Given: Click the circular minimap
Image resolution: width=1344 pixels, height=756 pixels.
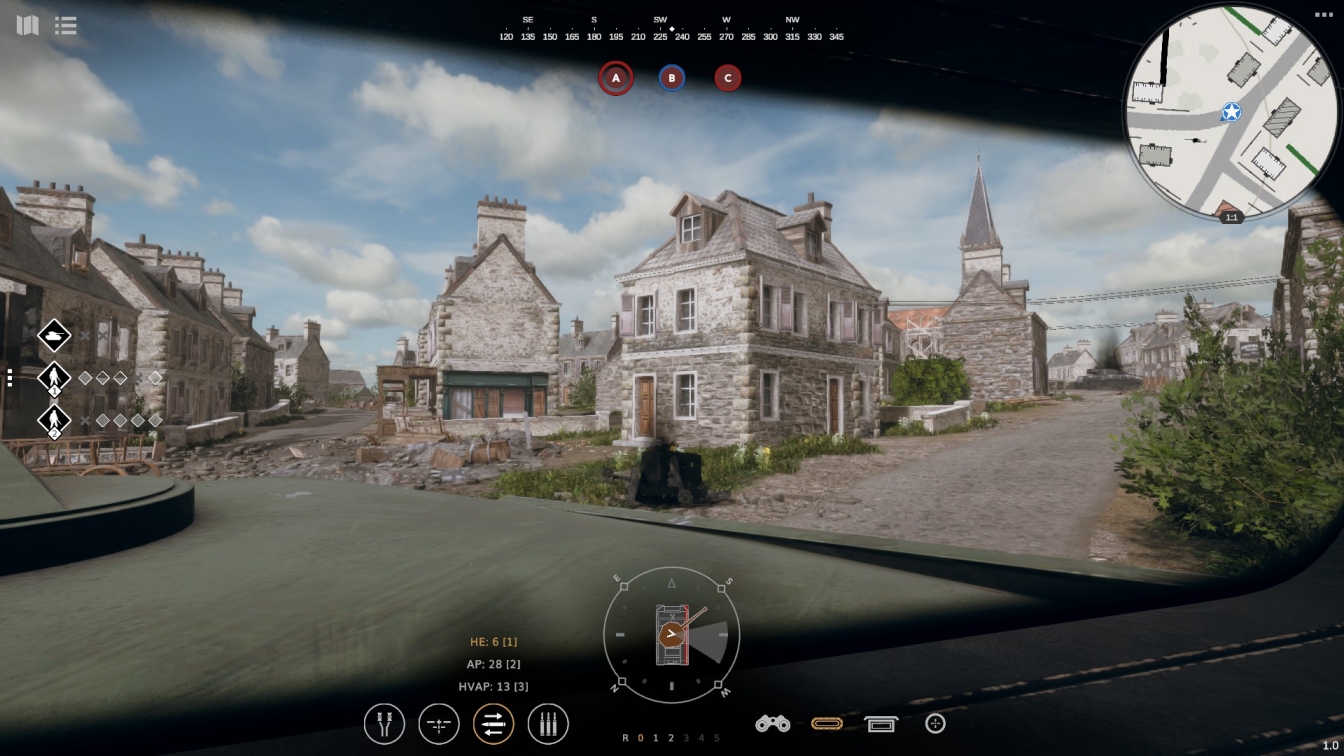Looking at the screenshot, I should coord(1231,112).
